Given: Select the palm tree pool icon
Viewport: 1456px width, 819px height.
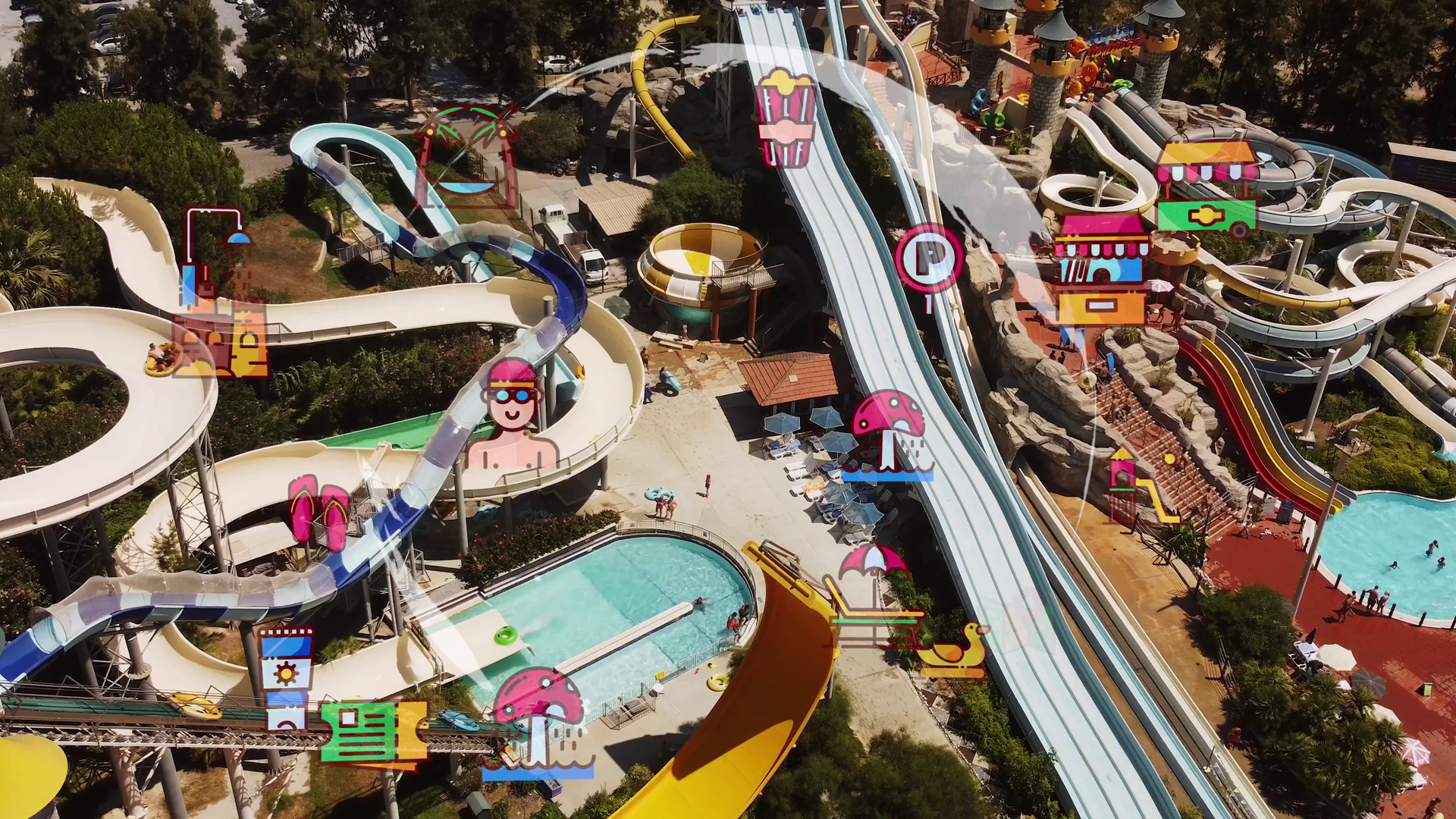Looking at the screenshot, I should pos(466,157).
